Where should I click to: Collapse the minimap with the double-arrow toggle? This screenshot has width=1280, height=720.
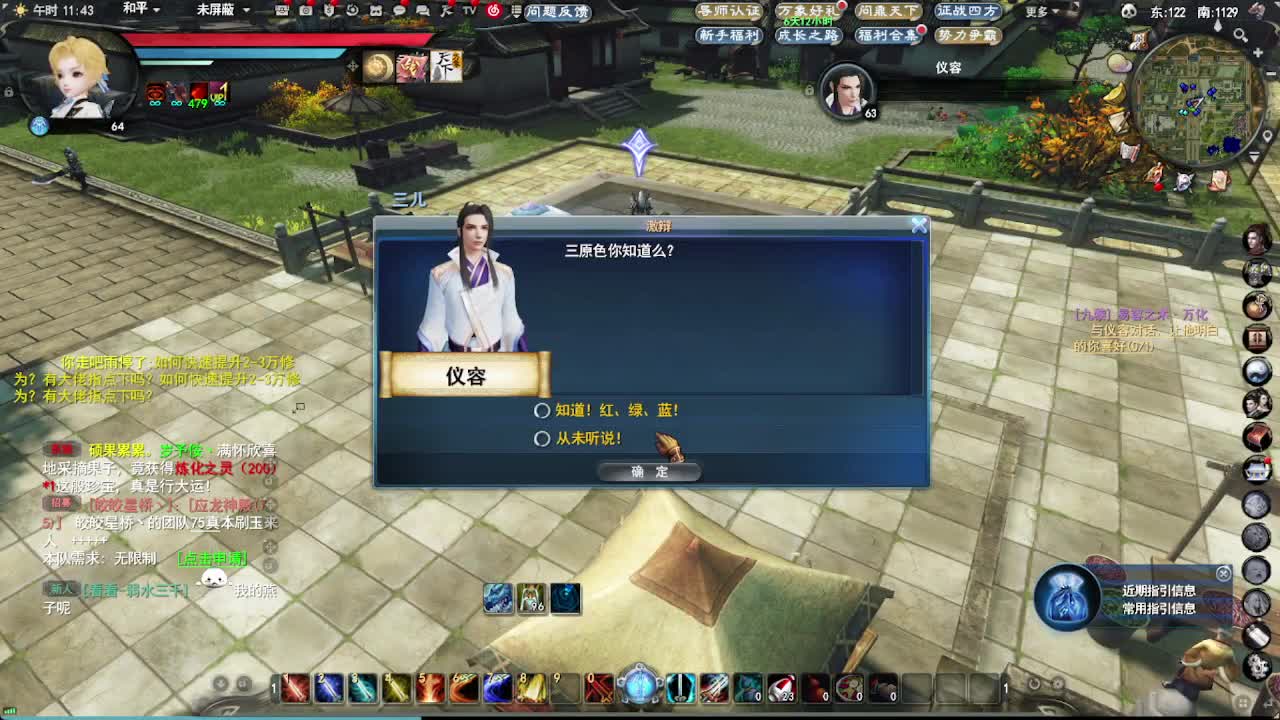[1254, 153]
